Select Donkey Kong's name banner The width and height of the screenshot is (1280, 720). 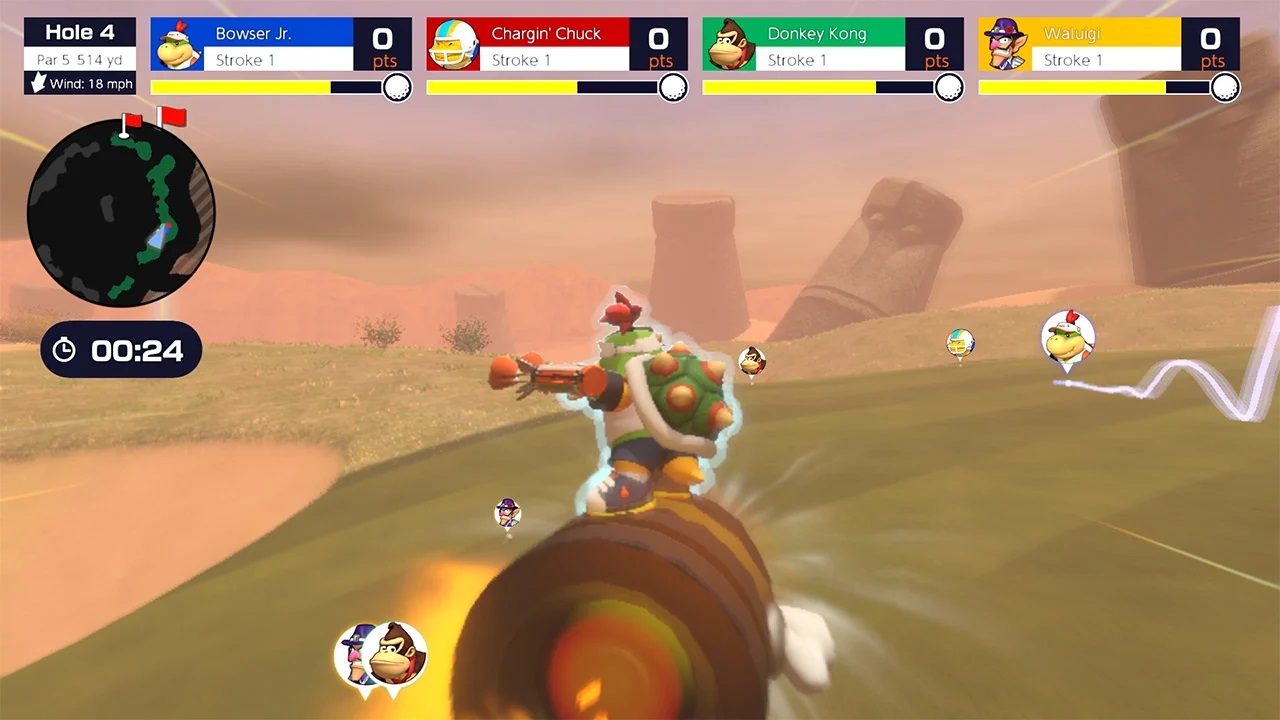(817, 33)
